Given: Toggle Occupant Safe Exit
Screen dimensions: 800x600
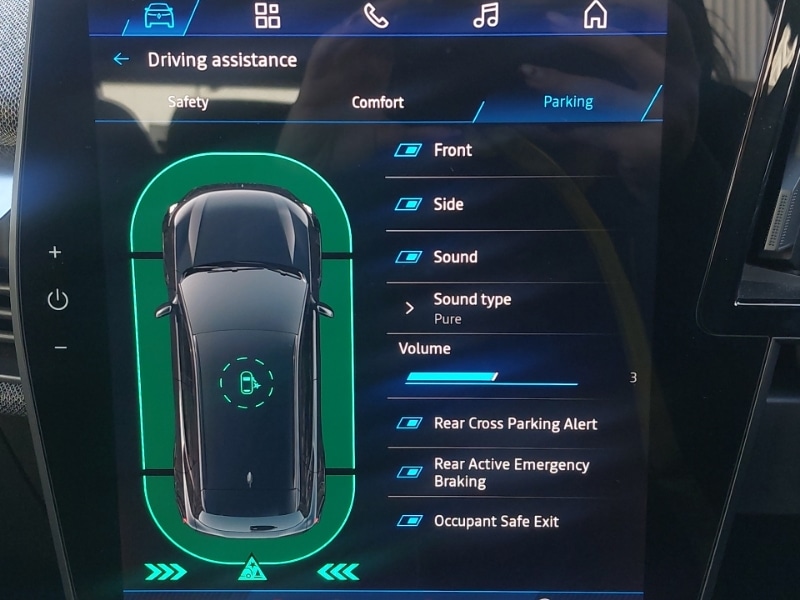Looking at the screenshot, I should point(408,521).
